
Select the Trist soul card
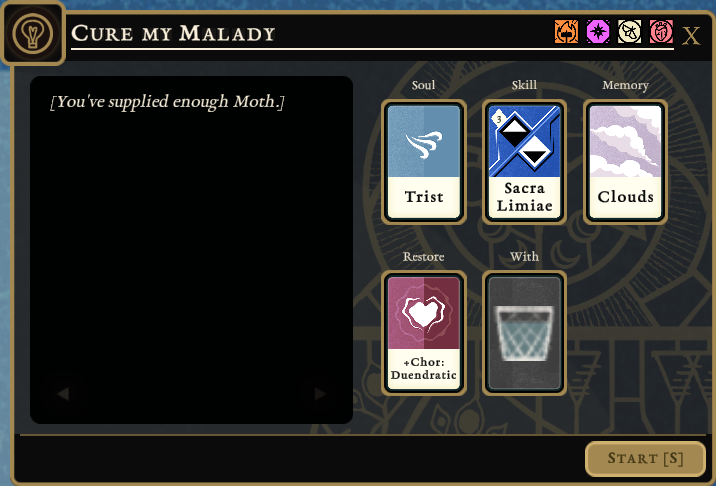(x=424, y=162)
